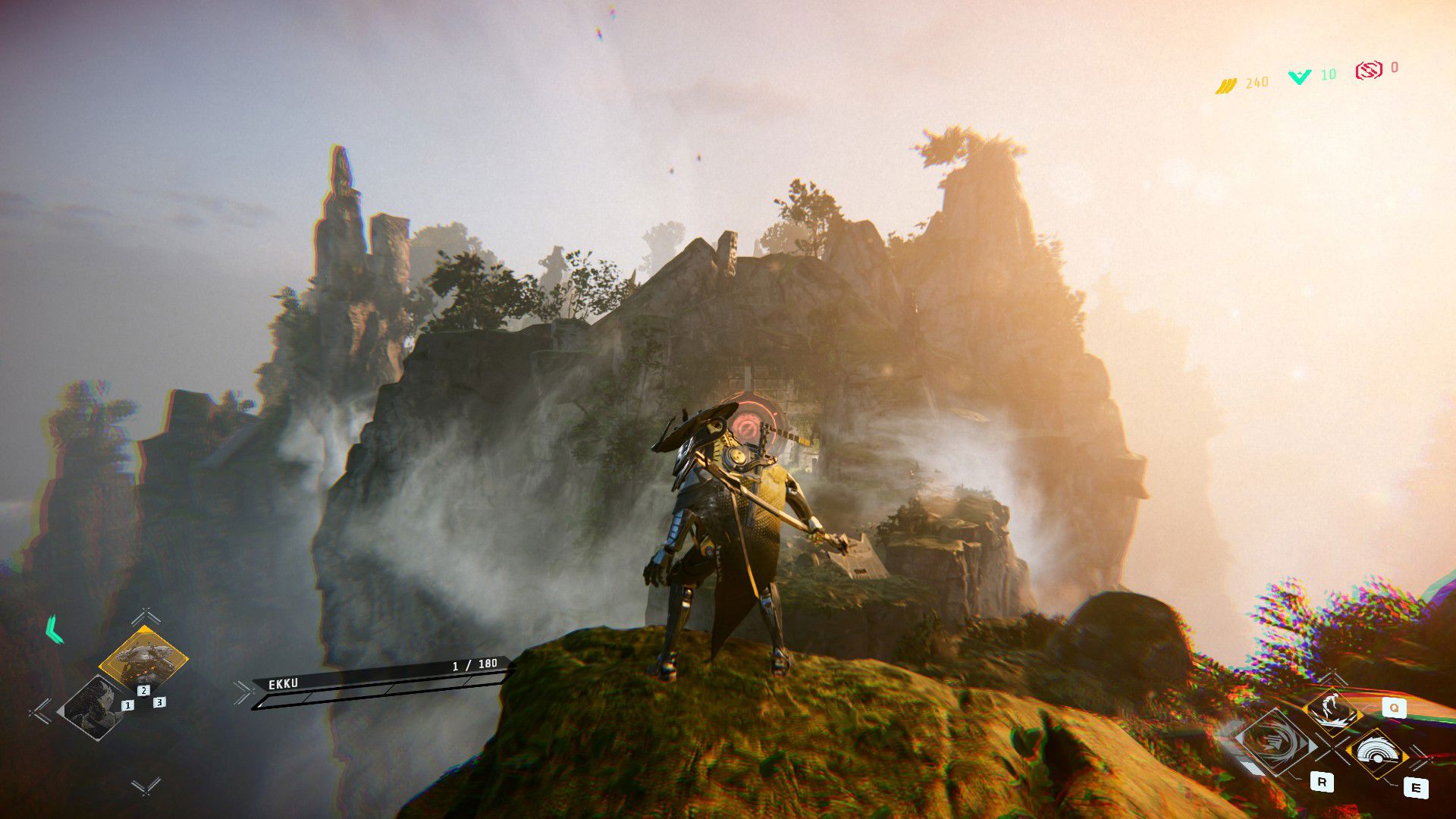The image size is (1456, 819).
Task: Click the teal chevron resource icon
Action: tap(1300, 77)
